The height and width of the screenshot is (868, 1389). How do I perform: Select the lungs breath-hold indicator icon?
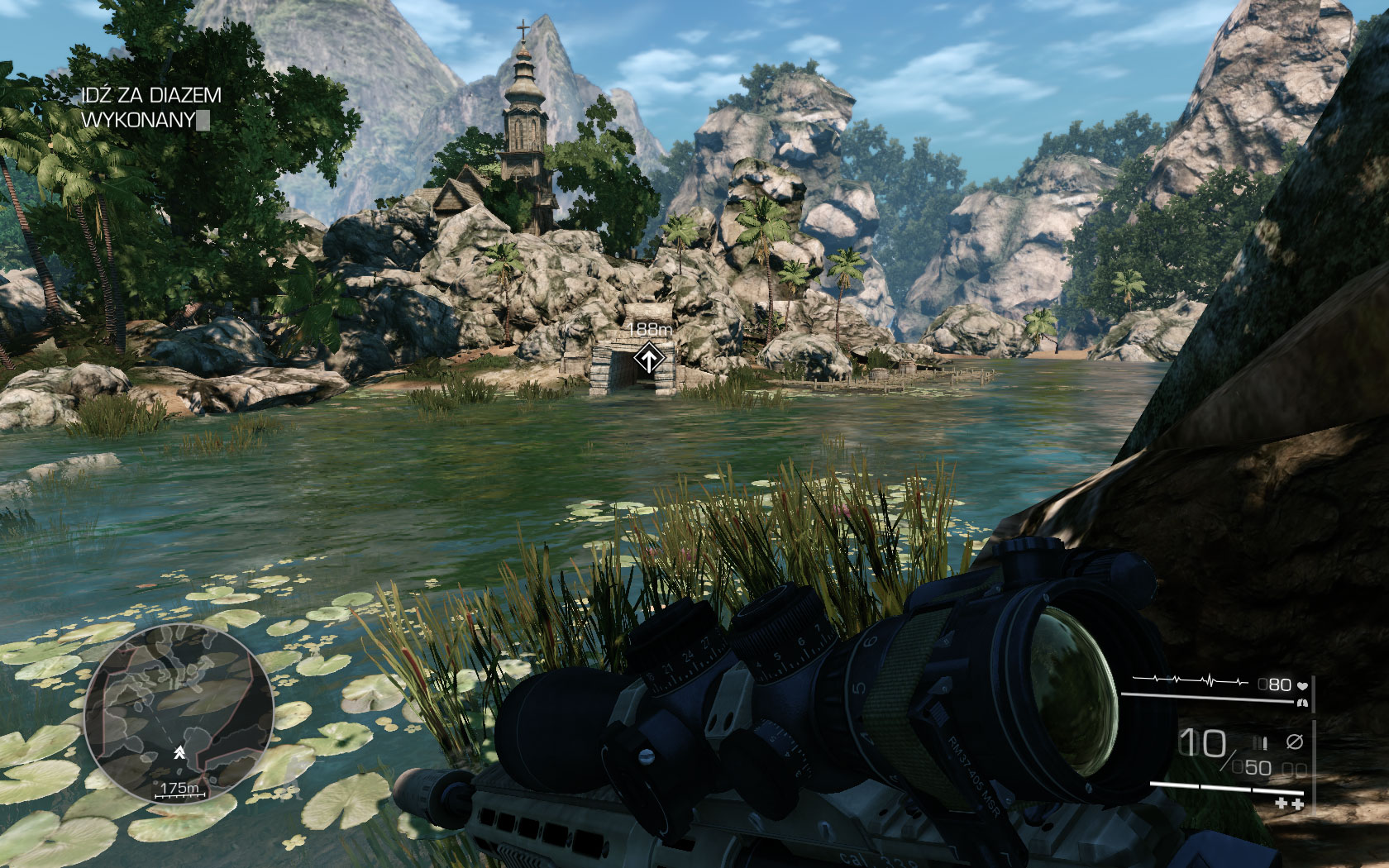point(1303,703)
